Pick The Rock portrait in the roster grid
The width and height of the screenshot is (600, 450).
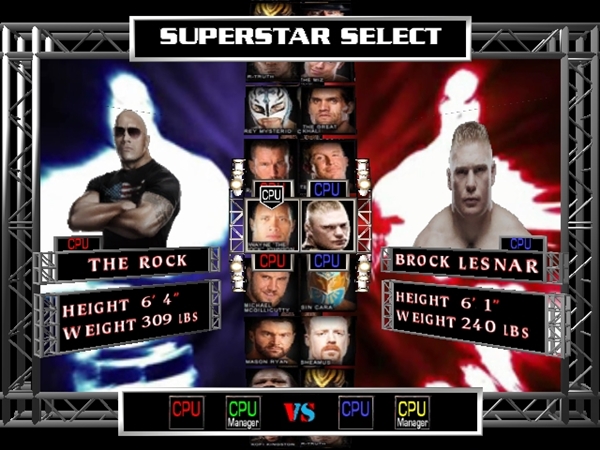273,225
